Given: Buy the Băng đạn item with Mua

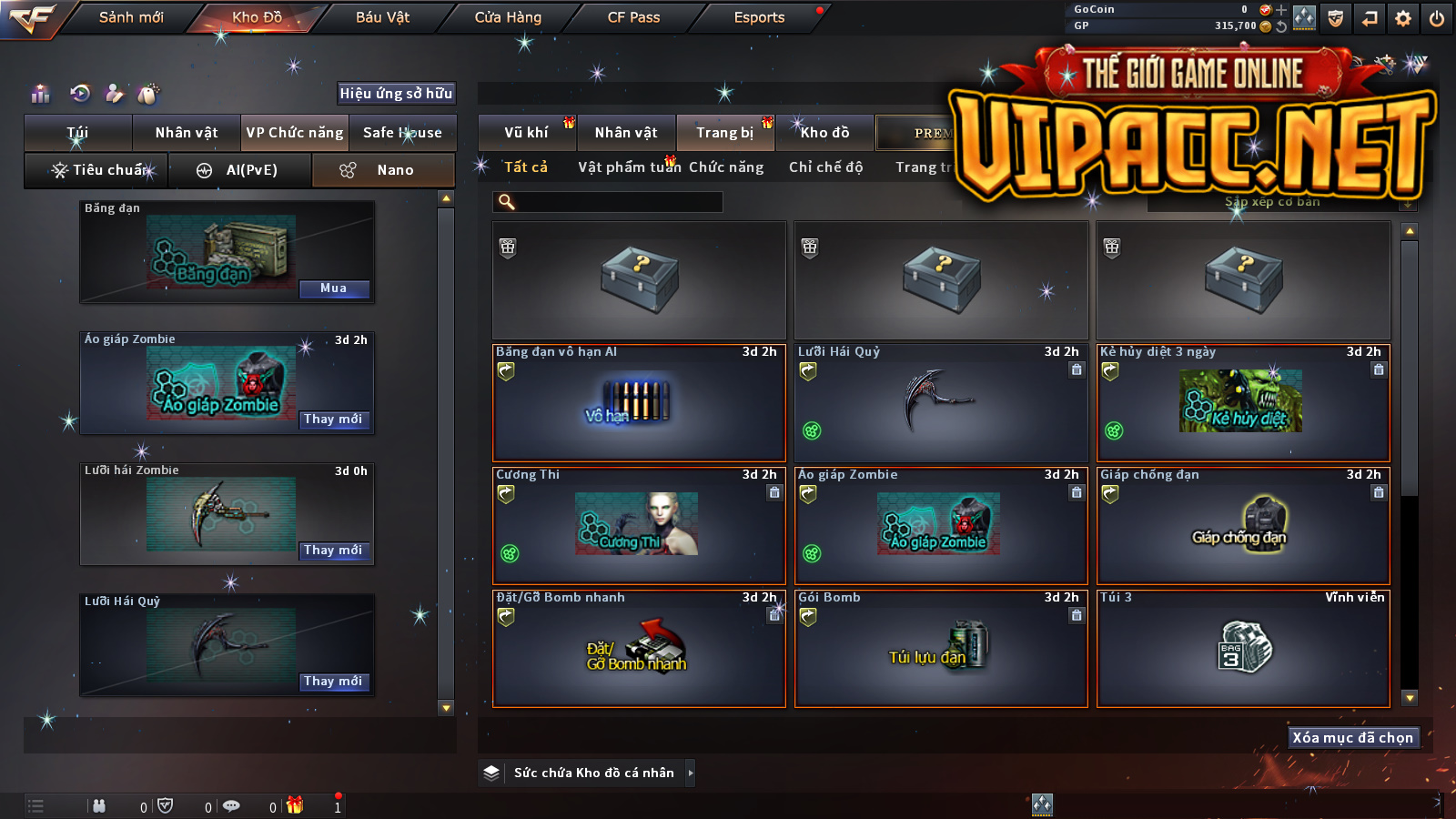Looking at the screenshot, I should tap(334, 288).
